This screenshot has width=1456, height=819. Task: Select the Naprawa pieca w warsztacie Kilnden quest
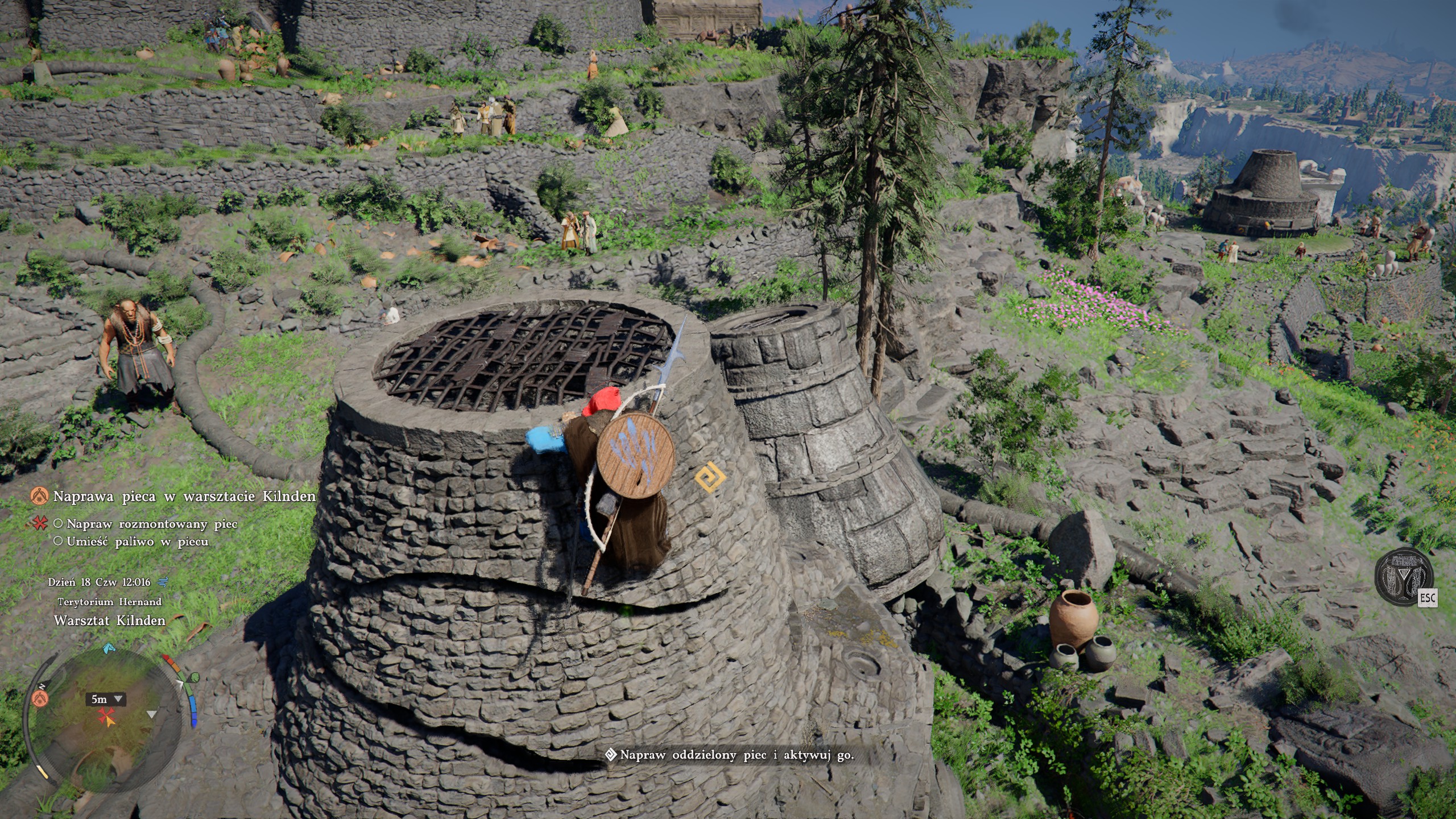click(x=184, y=497)
